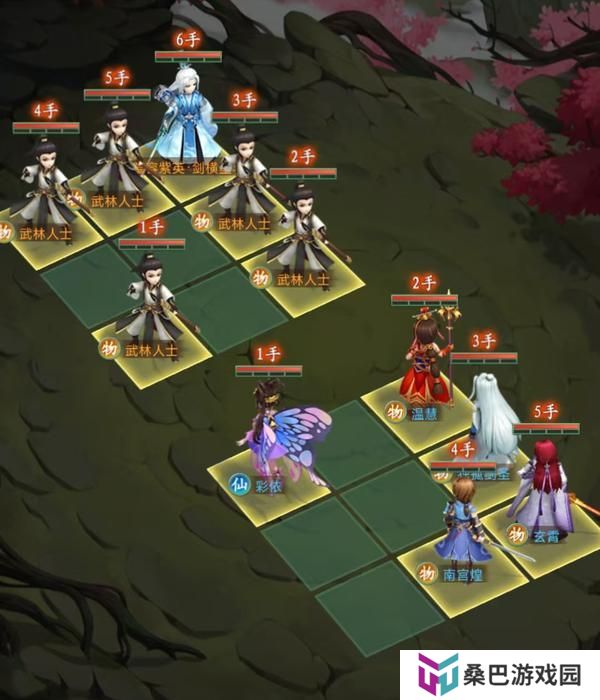Pick the white-haired unit marked 3手 beside 温慧

pos(487,412)
